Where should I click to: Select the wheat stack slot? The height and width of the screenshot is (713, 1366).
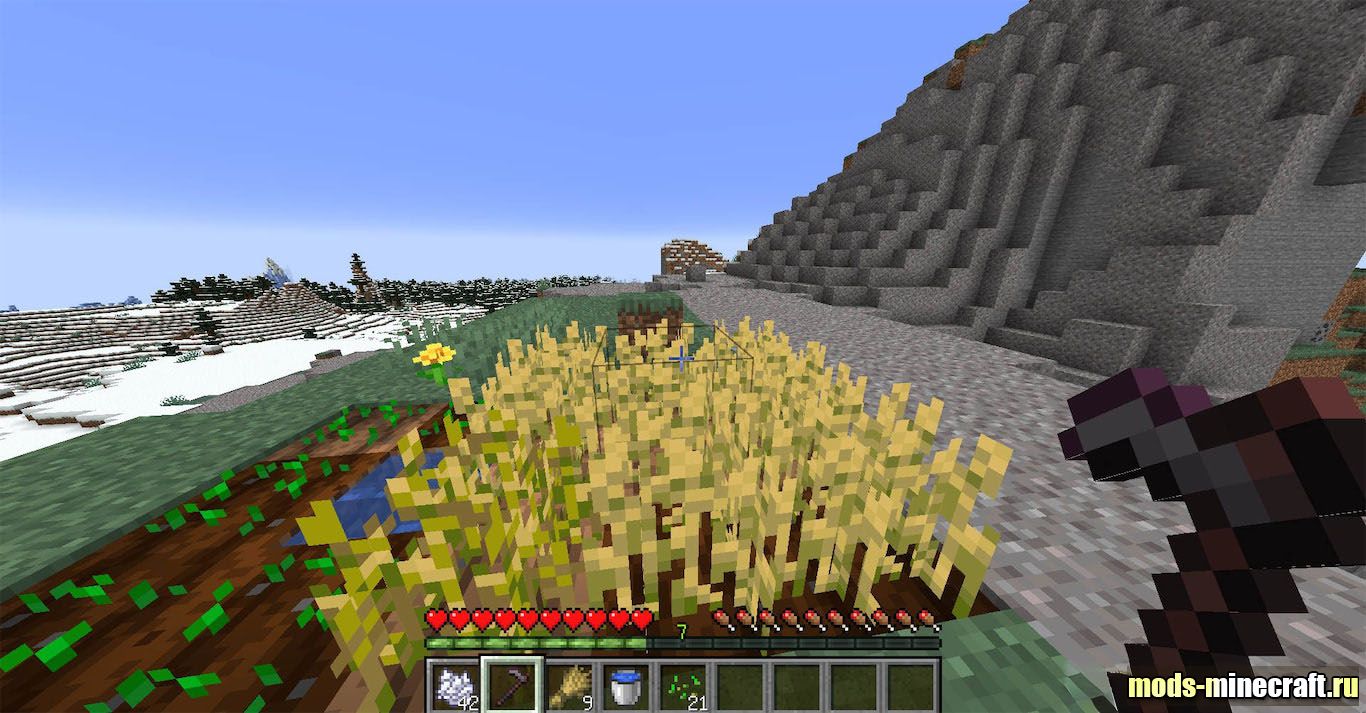click(x=570, y=686)
